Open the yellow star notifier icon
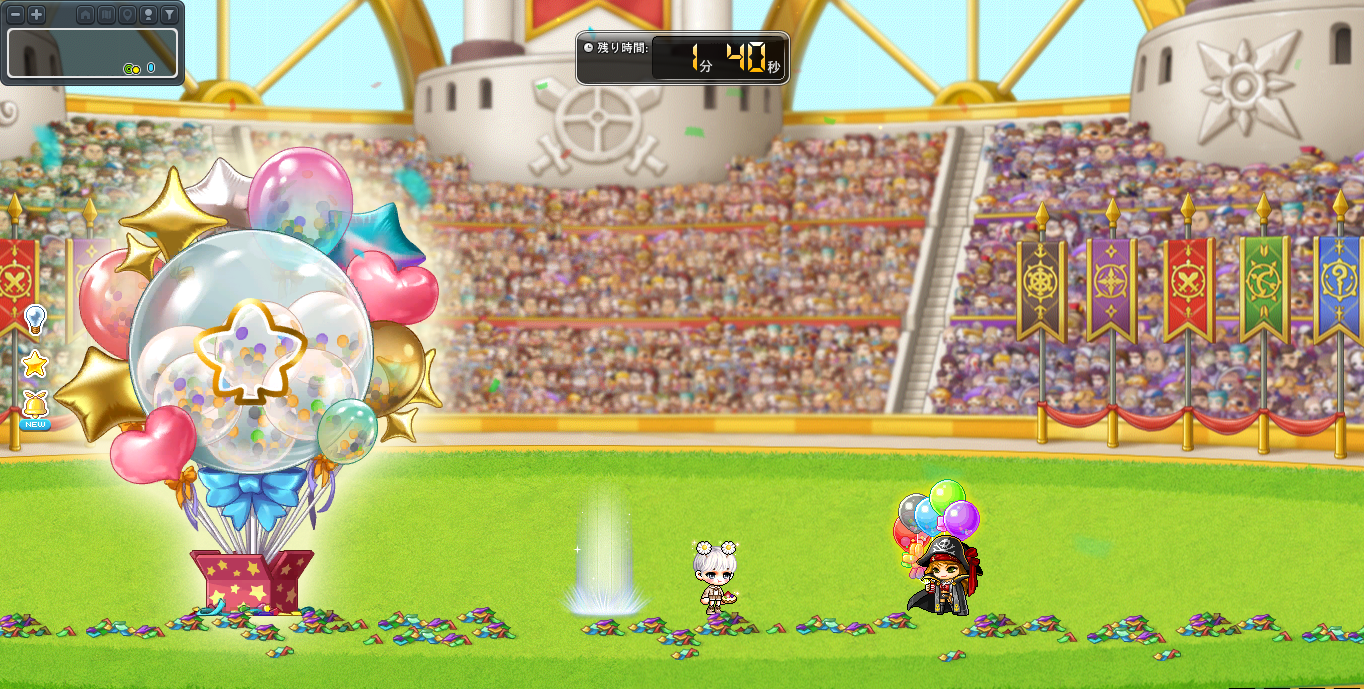 [x=35, y=364]
